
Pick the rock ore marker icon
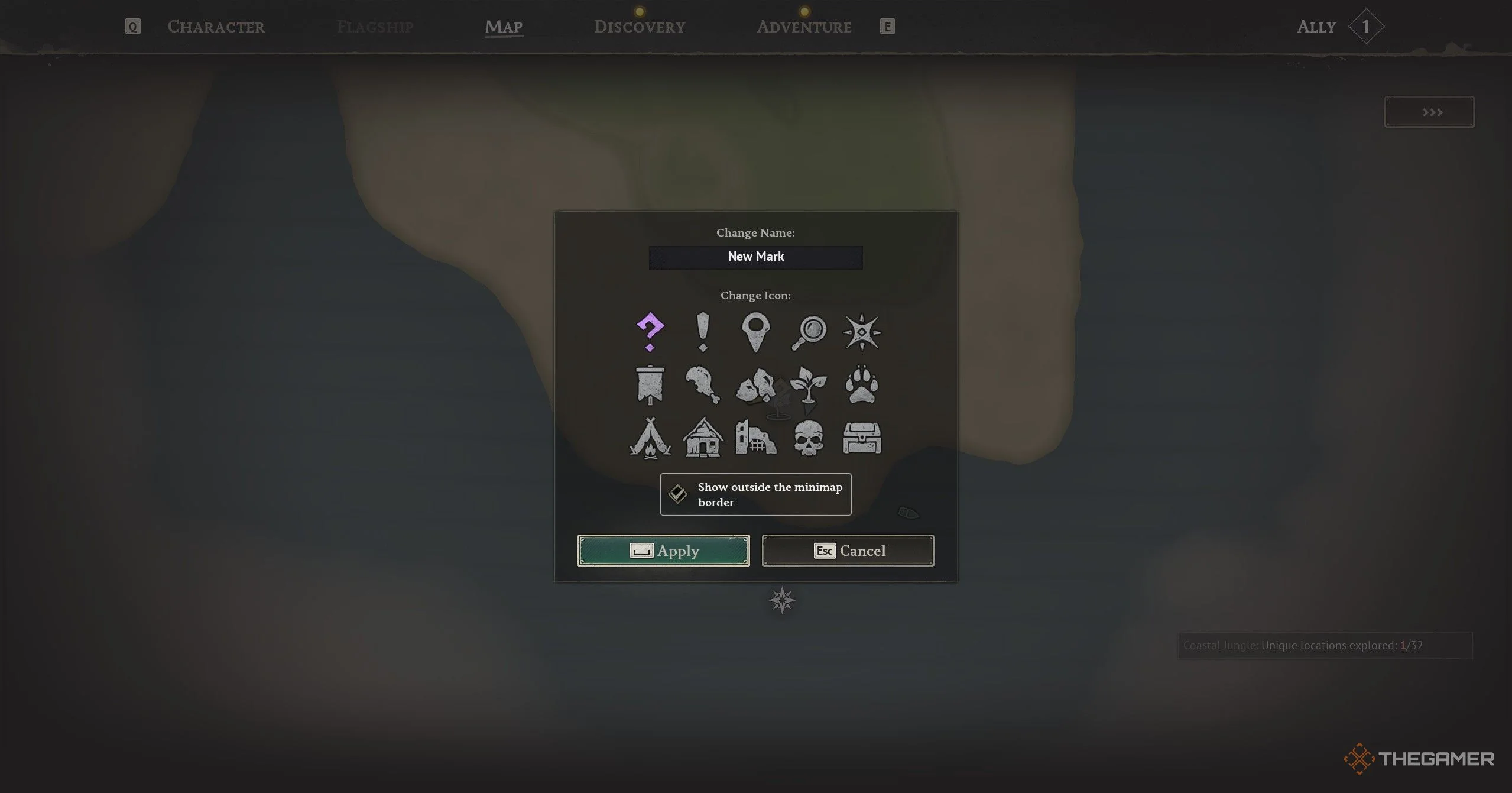click(x=755, y=386)
